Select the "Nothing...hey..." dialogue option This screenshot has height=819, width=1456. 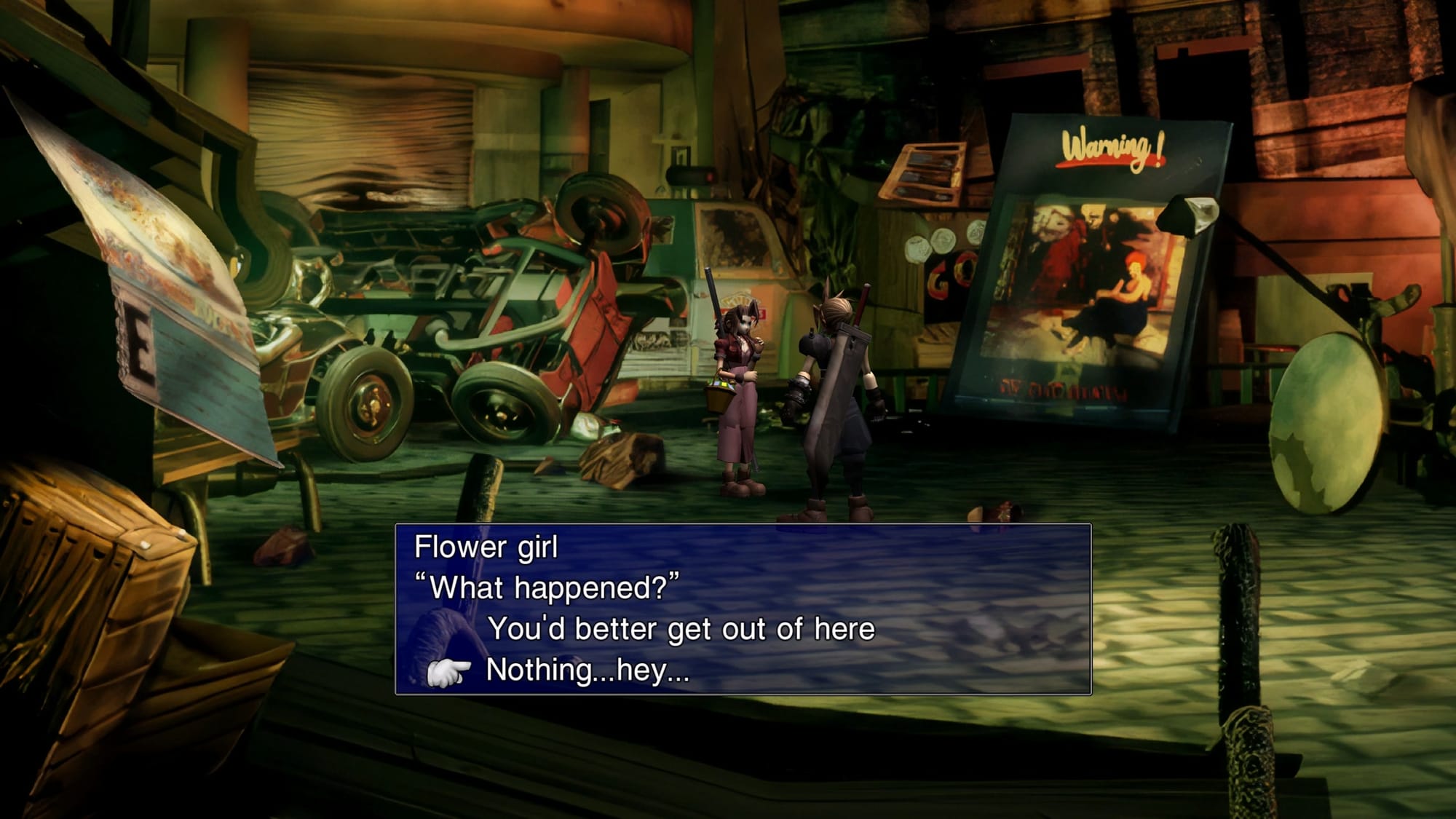pyautogui.click(x=587, y=670)
